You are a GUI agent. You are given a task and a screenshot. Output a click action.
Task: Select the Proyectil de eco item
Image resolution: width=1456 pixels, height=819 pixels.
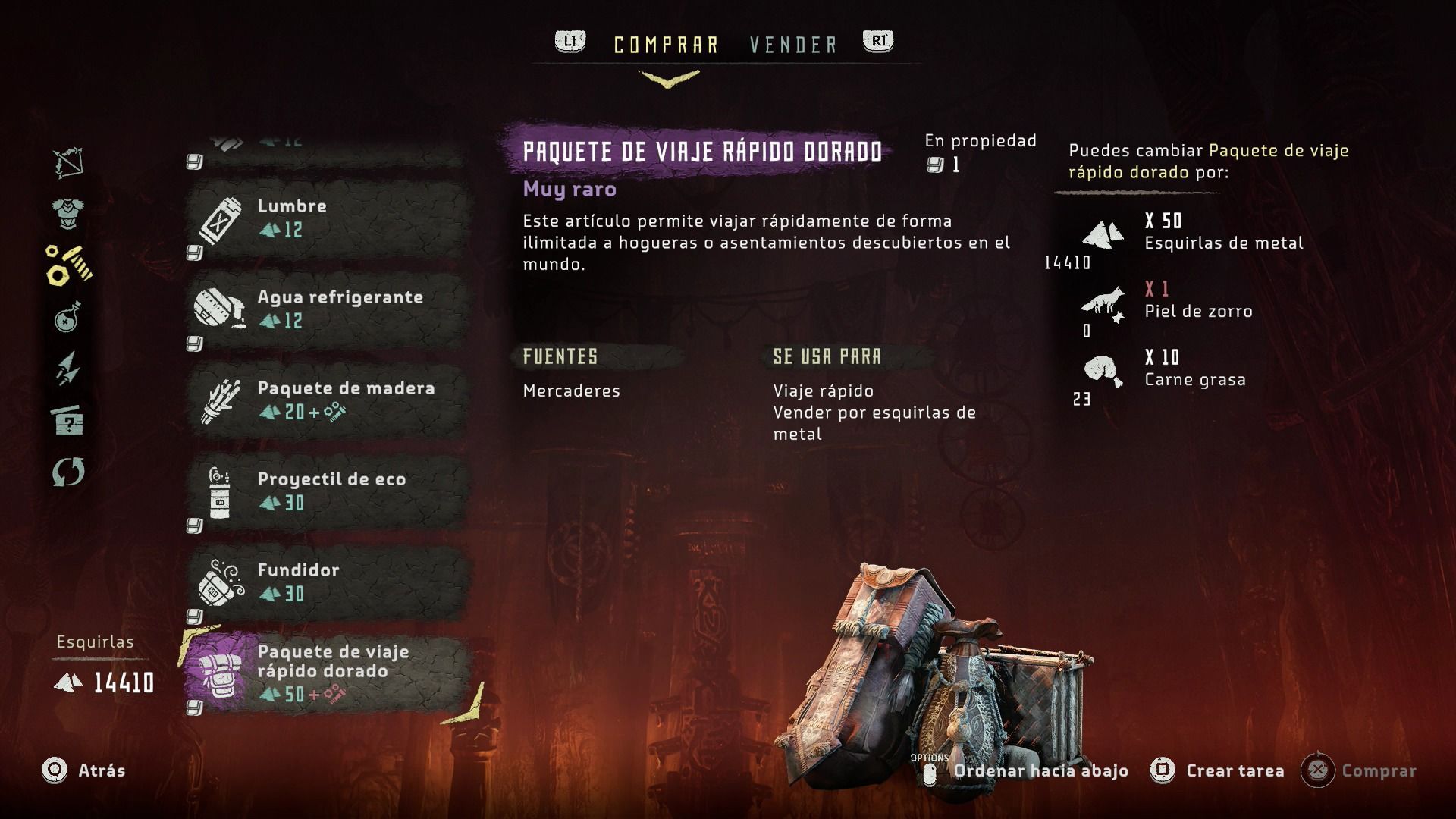click(x=326, y=491)
